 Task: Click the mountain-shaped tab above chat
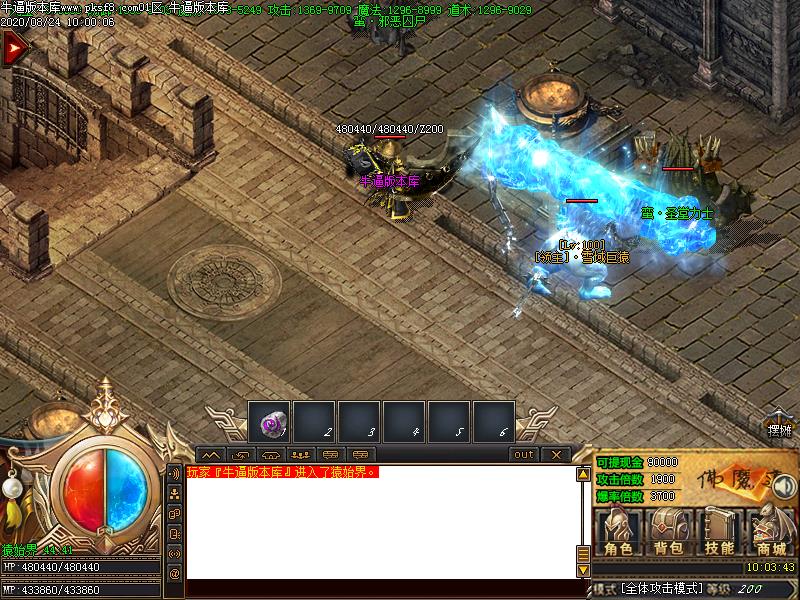210,455
